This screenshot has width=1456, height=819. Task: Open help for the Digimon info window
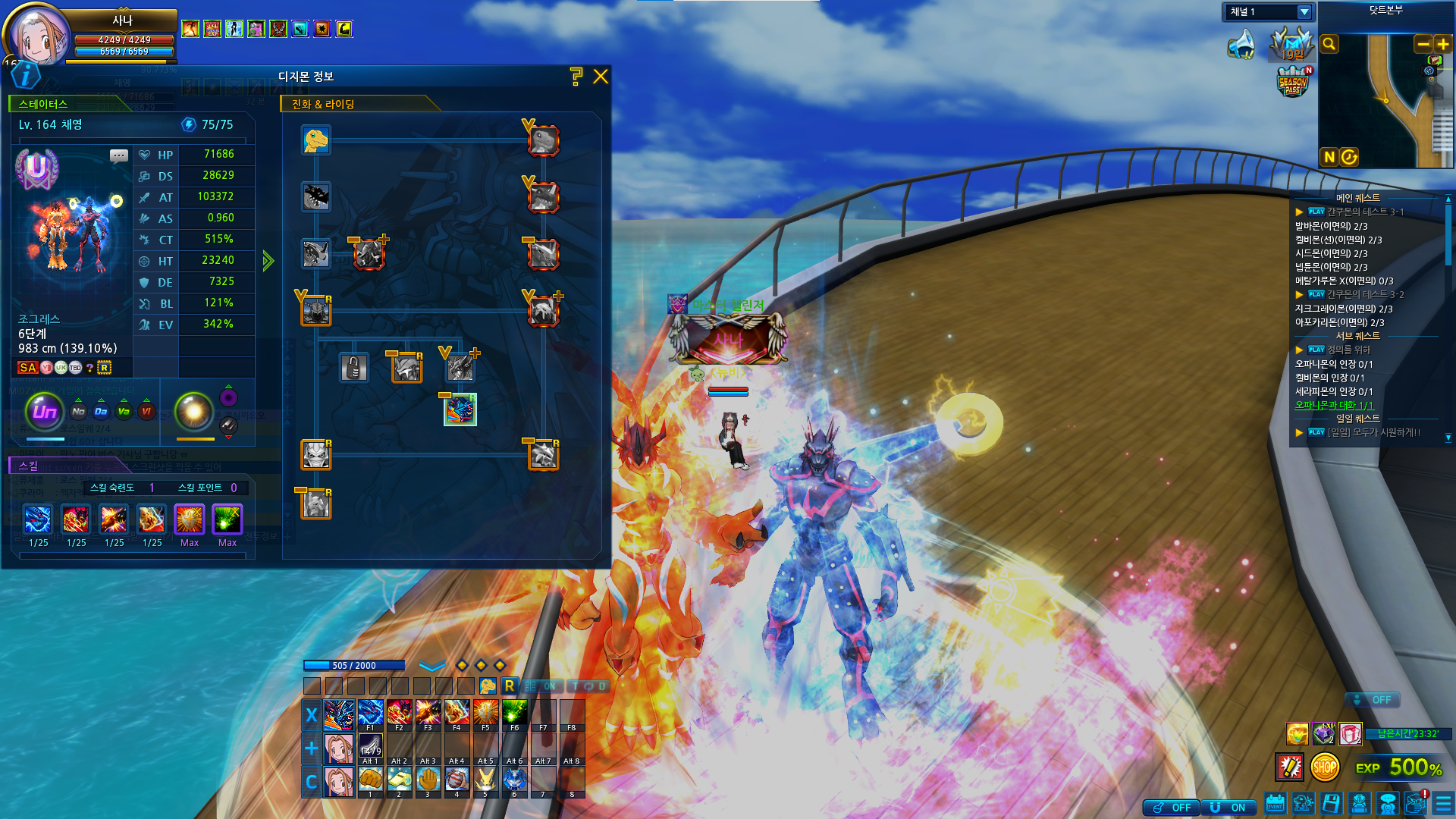pyautogui.click(x=576, y=76)
